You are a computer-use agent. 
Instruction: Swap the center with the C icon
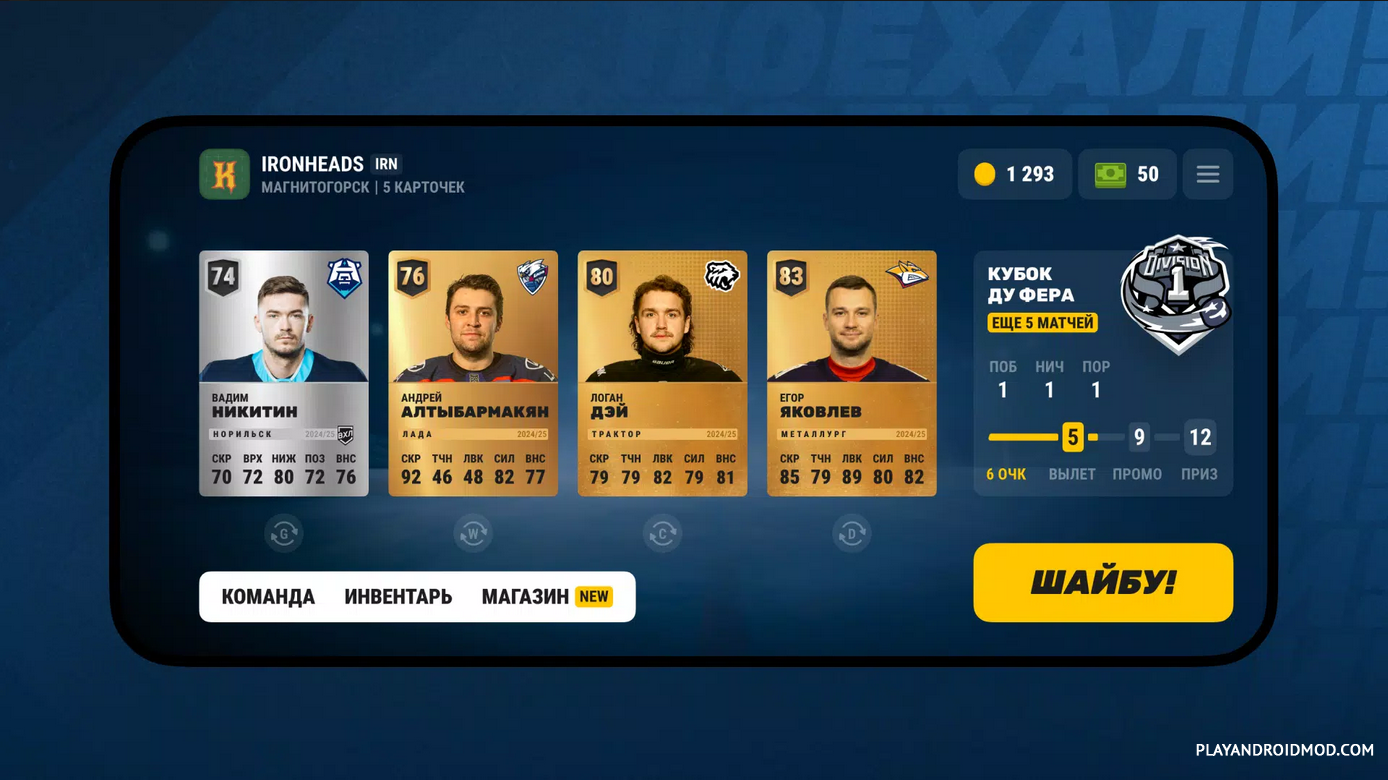click(662, 533)
